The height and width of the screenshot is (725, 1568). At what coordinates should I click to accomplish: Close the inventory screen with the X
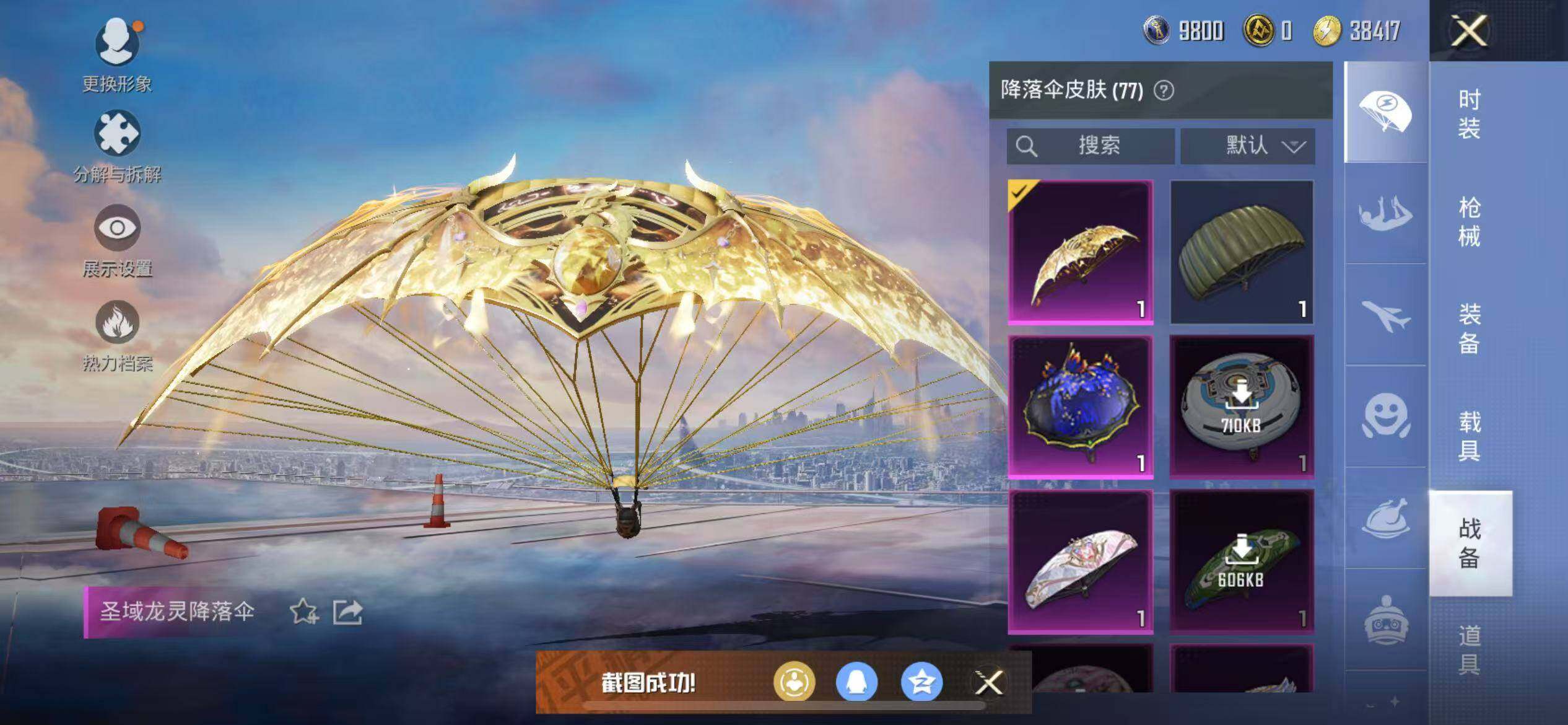[x=1468, y=31]
